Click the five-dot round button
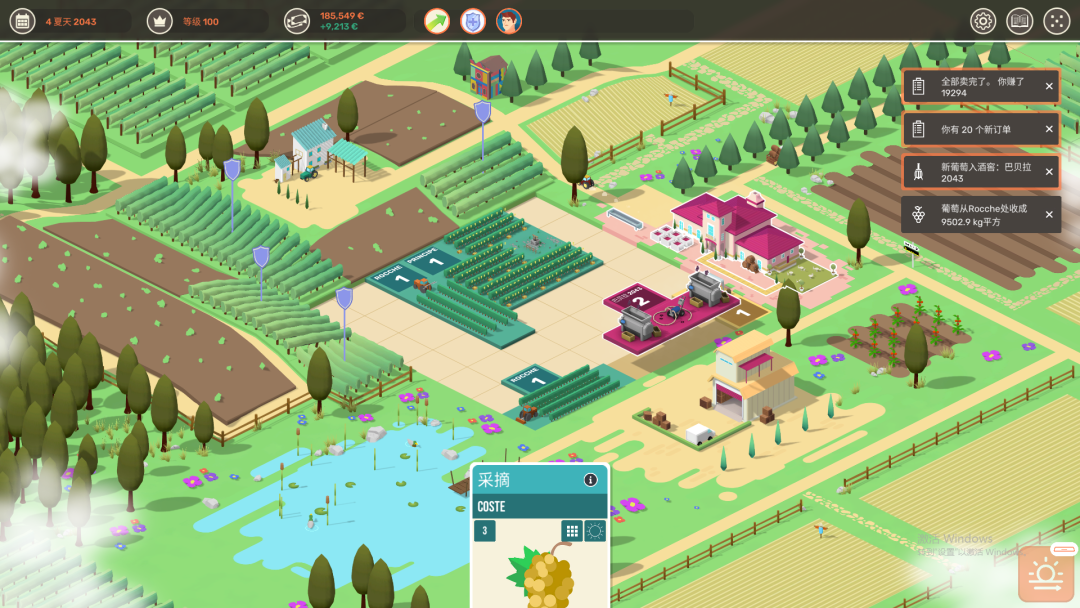The height and width of the screenshot is (608, 1080). pos(1056,21)
